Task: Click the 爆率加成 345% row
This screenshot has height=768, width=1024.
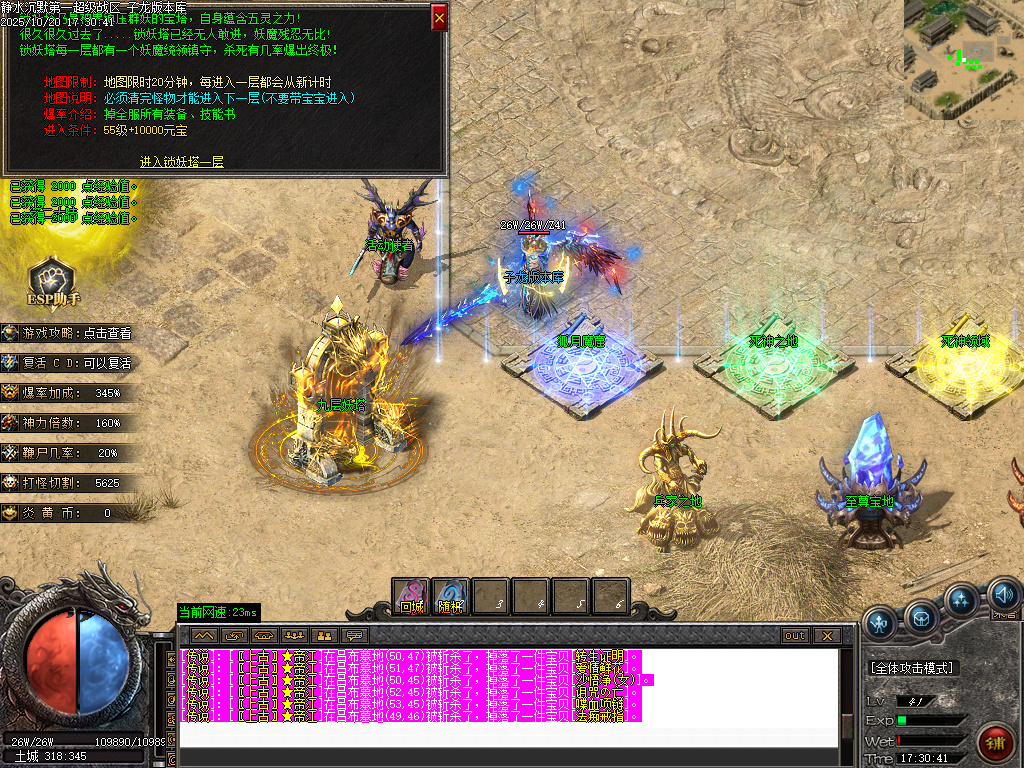Action: tap(68, 393)
